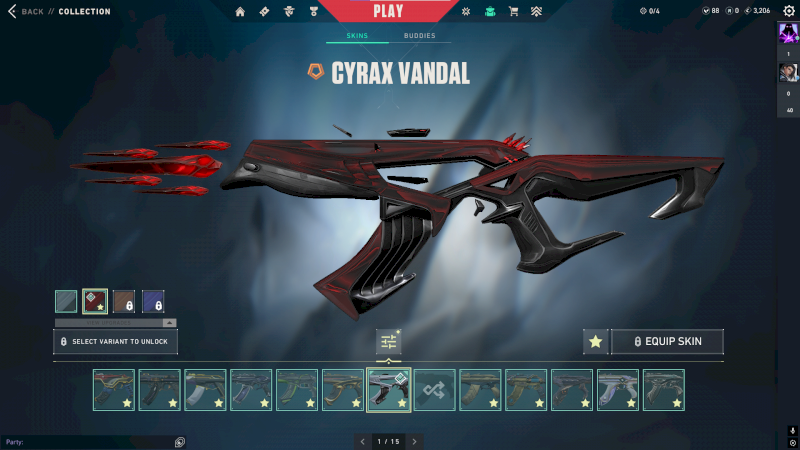This screenshot has height=450, width=800.
Task: Open the skin filter sliders button
Action: point(389,342)
